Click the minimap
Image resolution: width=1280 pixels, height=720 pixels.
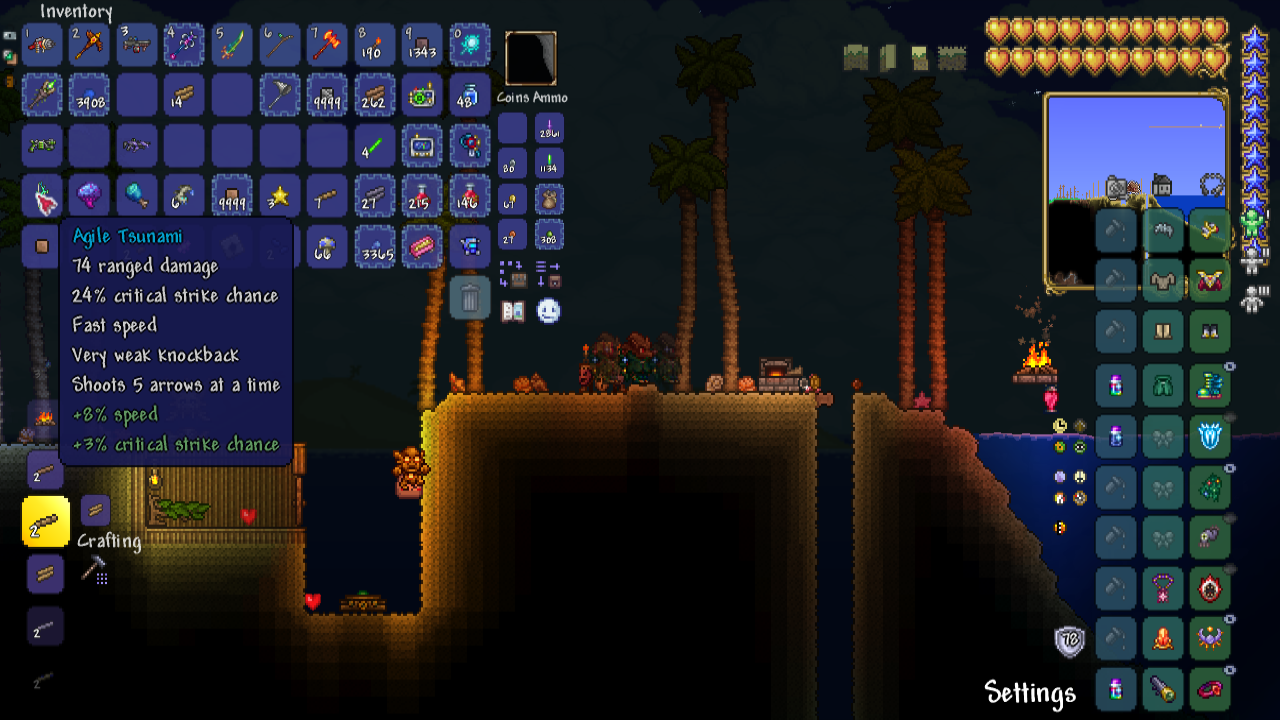(1136, 190)
